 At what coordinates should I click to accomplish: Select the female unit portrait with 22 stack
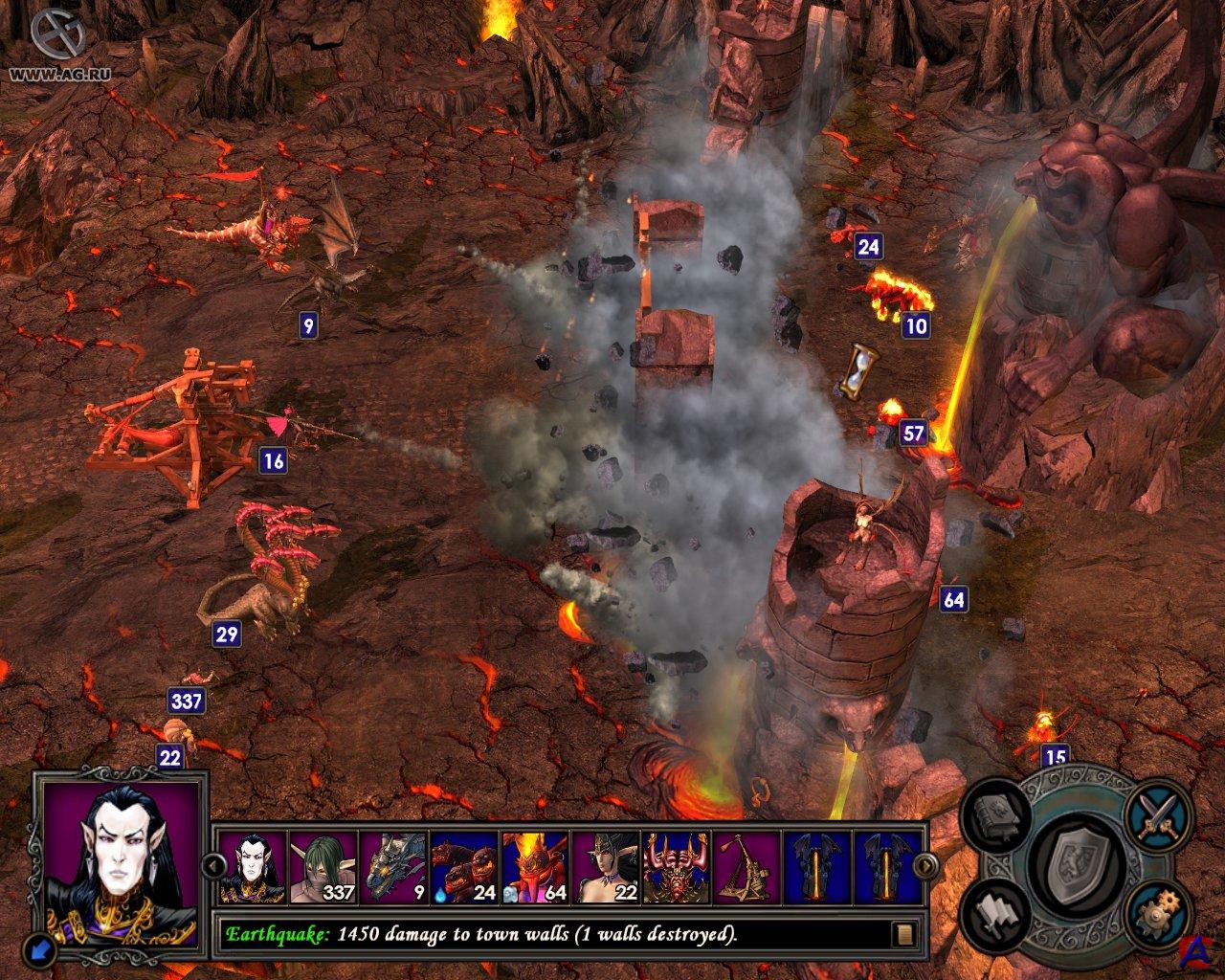tap(605, 867)
